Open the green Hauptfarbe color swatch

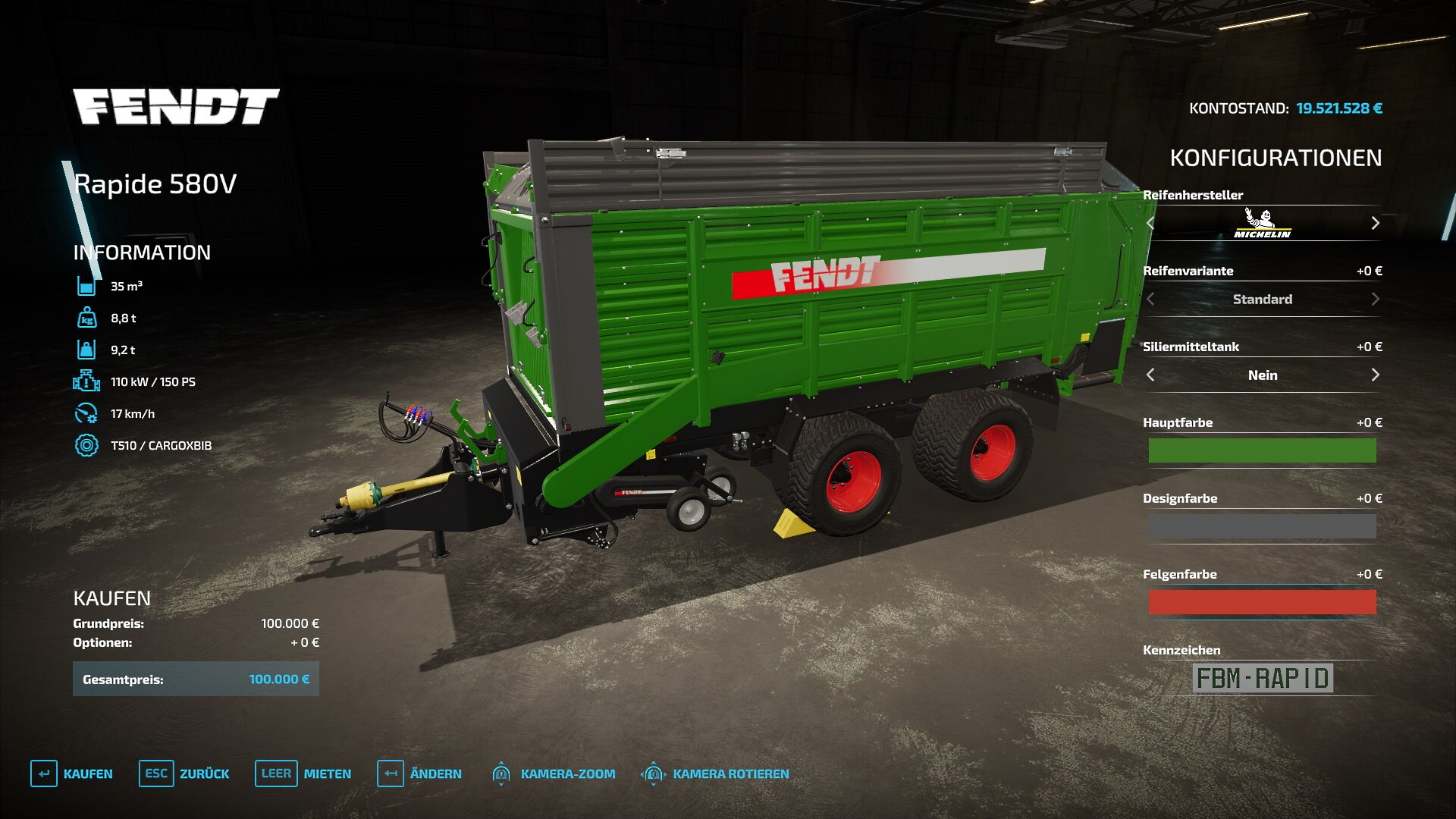pos(1262,450)
